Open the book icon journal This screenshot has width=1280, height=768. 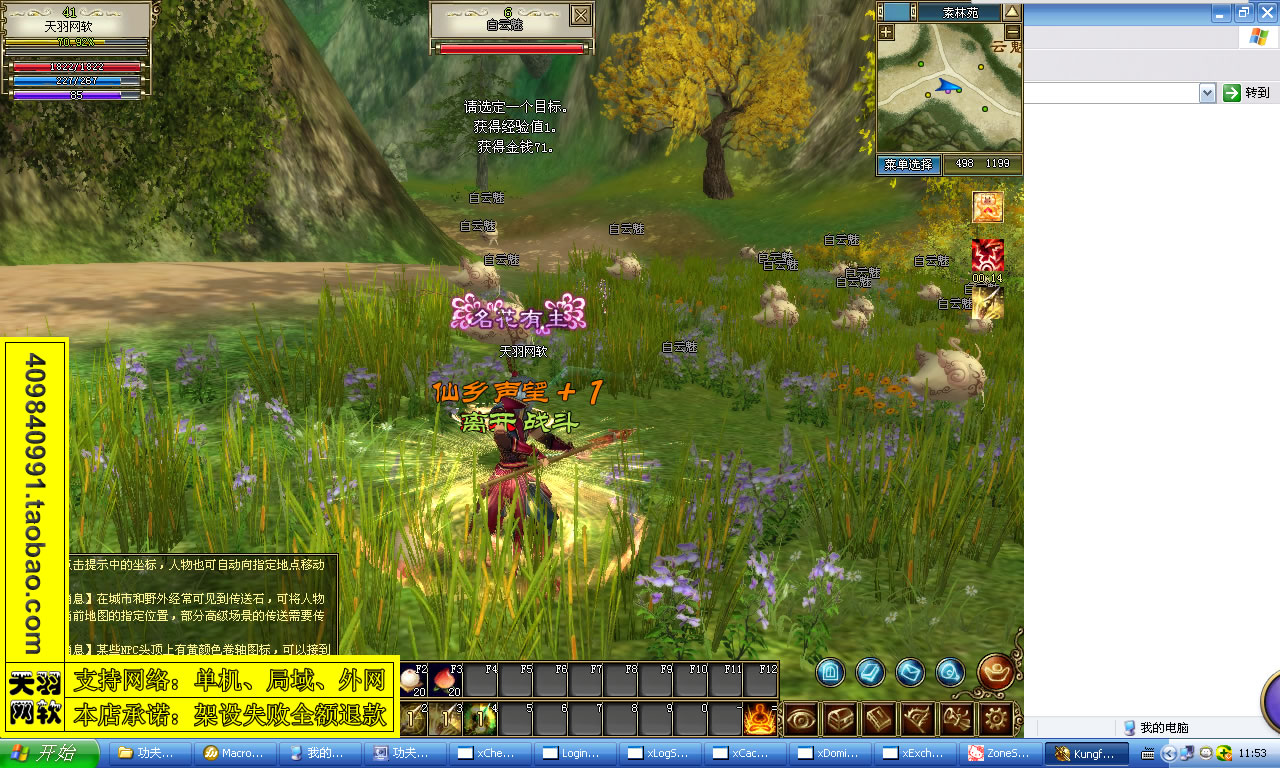click(x=879, y=719)
